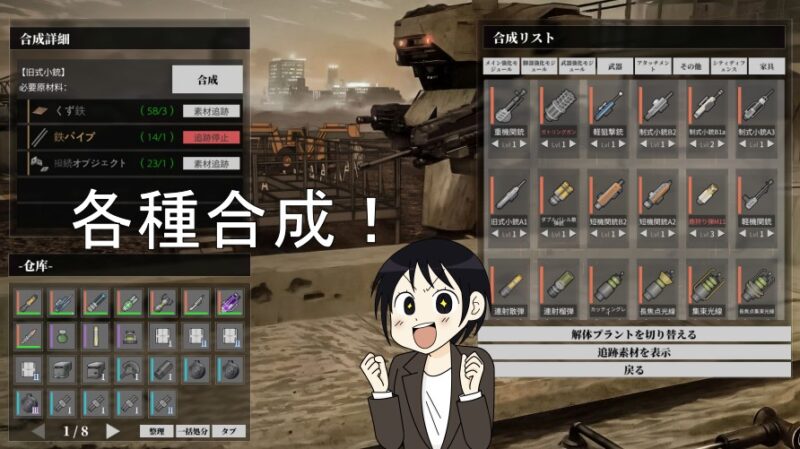The width and height of the screenshot is (800, 449).
Task: Open 一括処分 bulk disposal
Action: click(x=190, y=432)
